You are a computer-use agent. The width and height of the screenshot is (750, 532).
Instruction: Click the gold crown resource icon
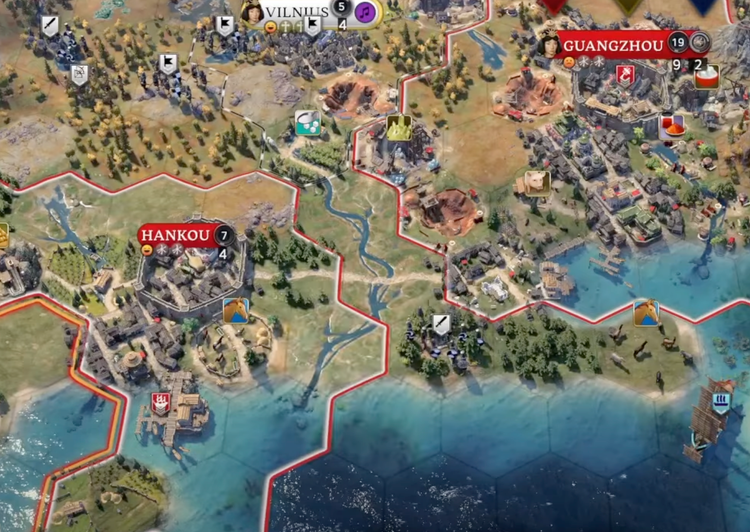pos(399,128)
